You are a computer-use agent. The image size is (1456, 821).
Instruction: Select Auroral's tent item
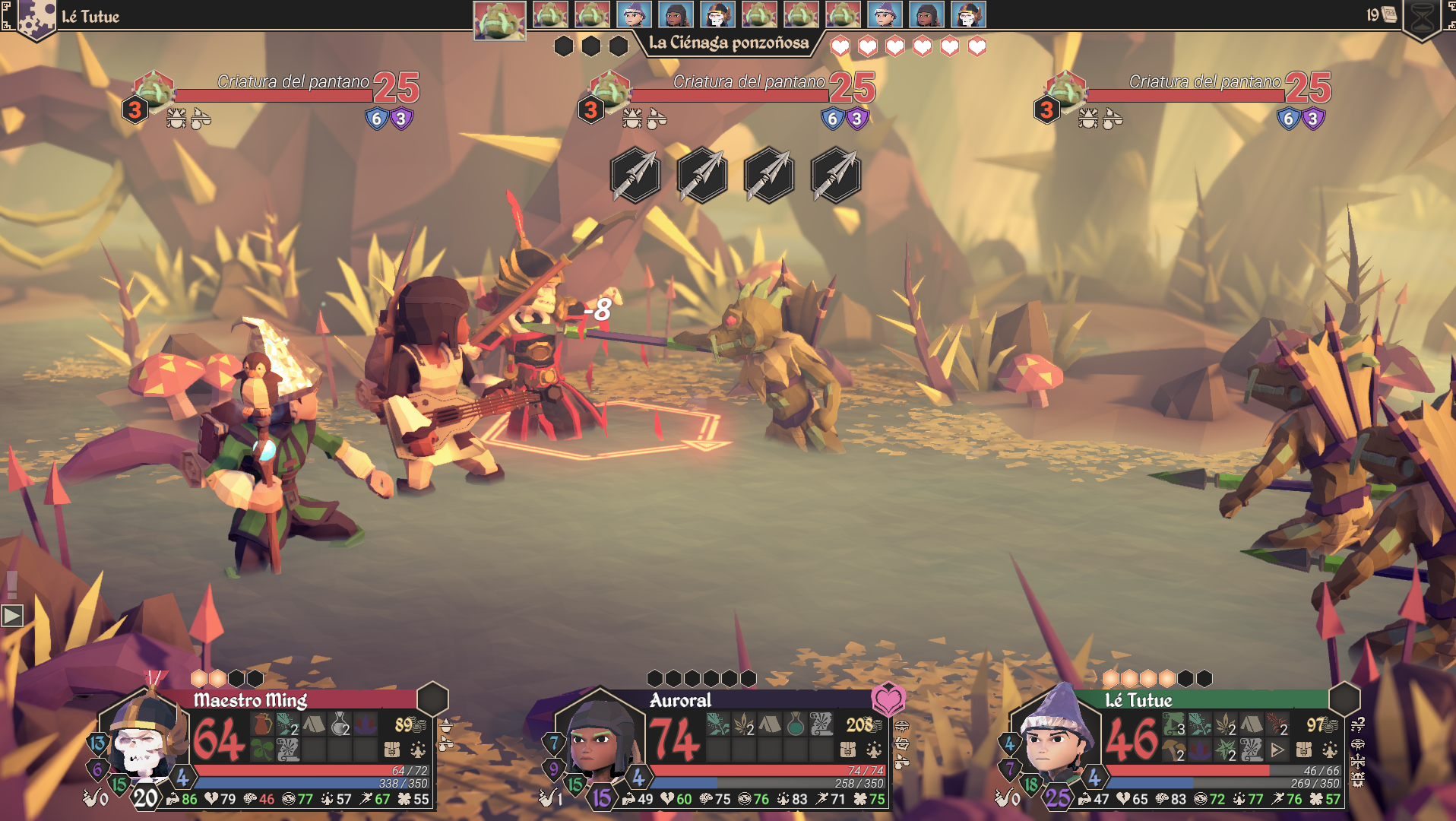pos(770,724)
